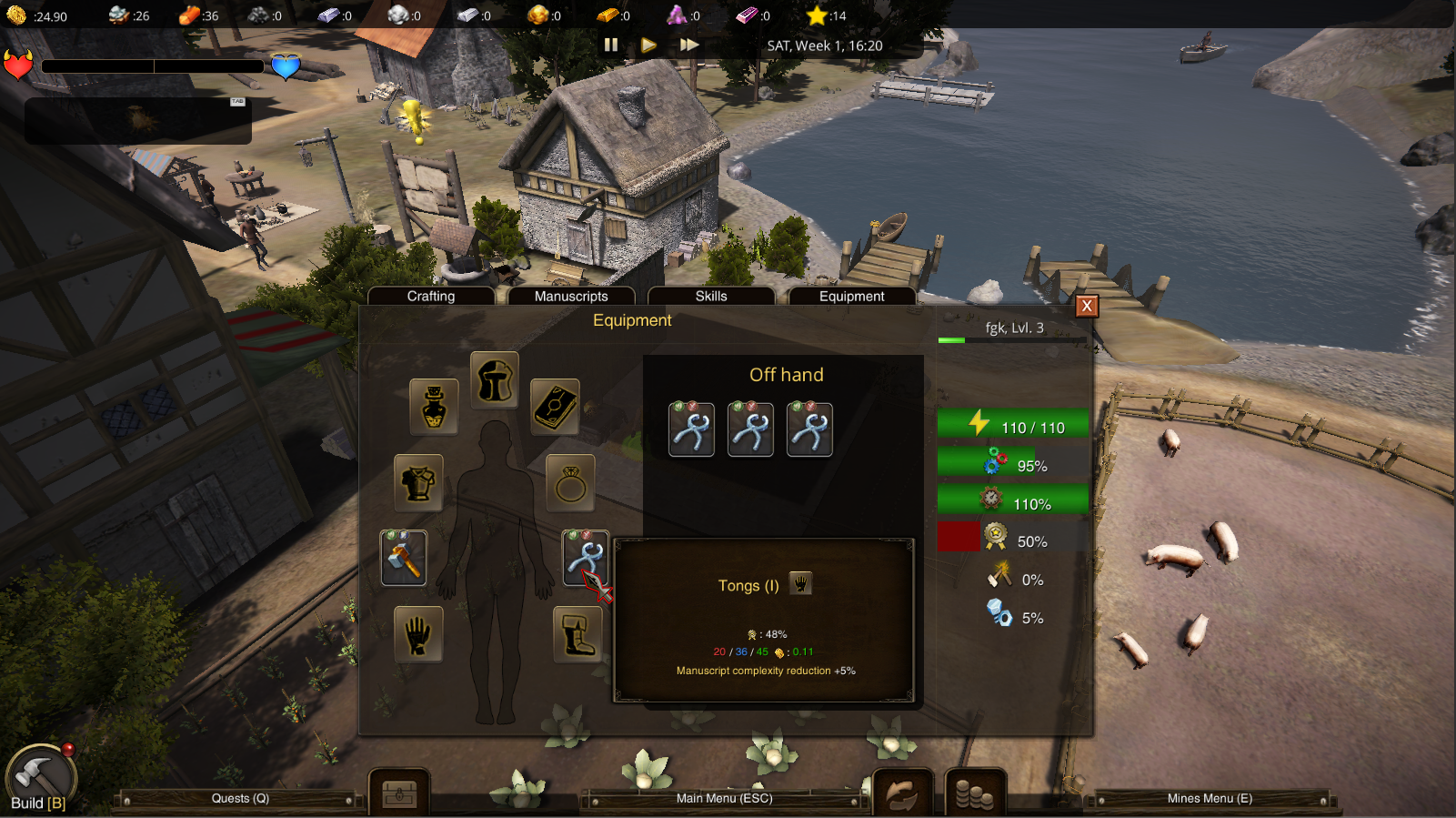Select the Equipment tab
This screenshot has width=1456, height=818.
(851, 296)
